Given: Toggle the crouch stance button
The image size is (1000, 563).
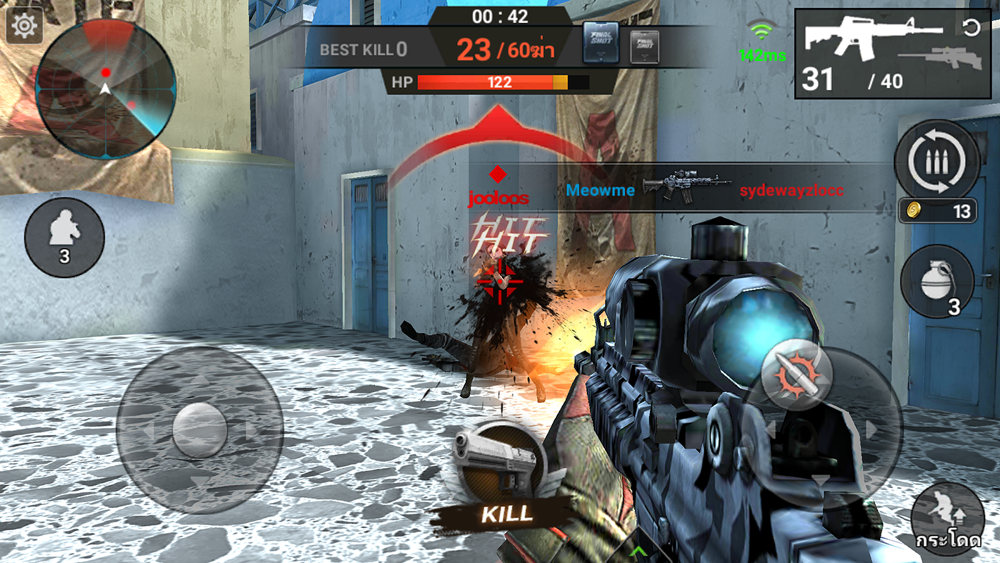Looking at the screenshot, I should [x=64, y=237].
